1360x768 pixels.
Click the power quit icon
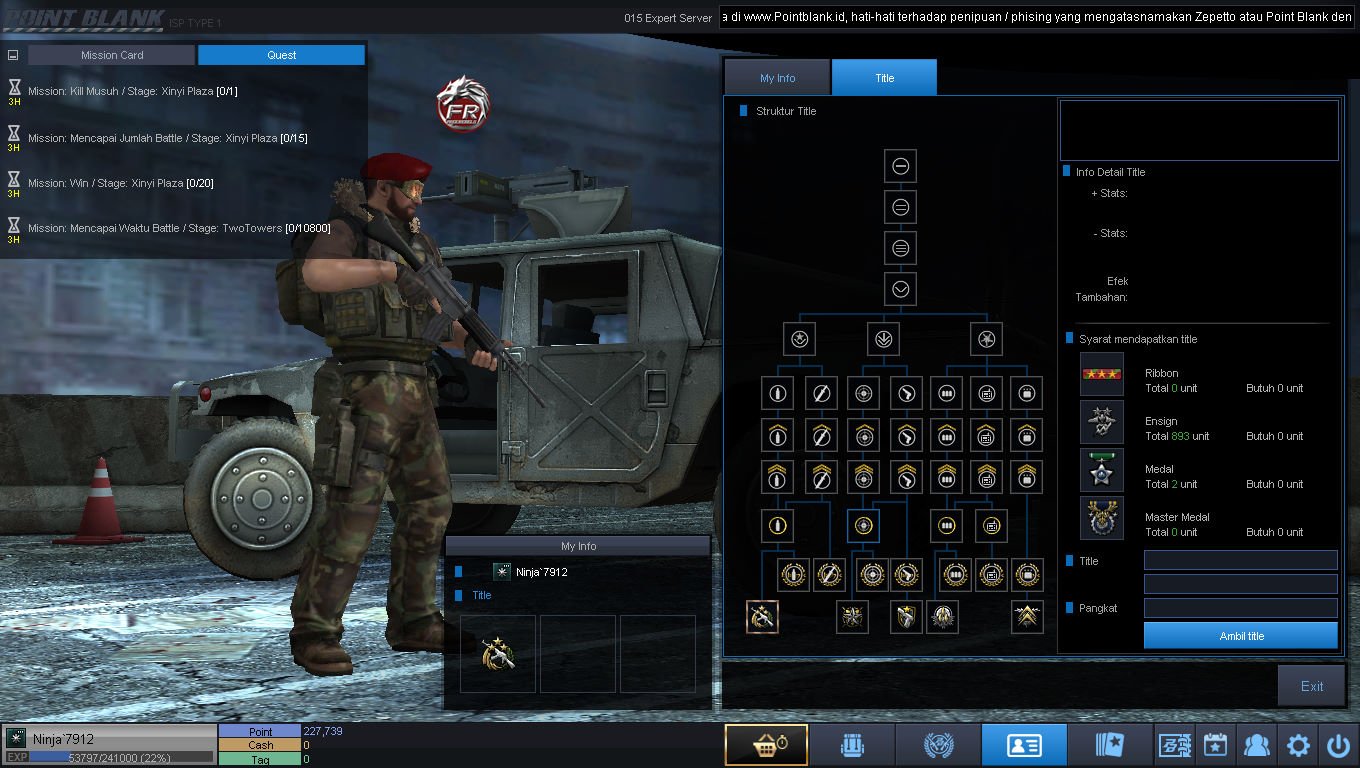1338,745
